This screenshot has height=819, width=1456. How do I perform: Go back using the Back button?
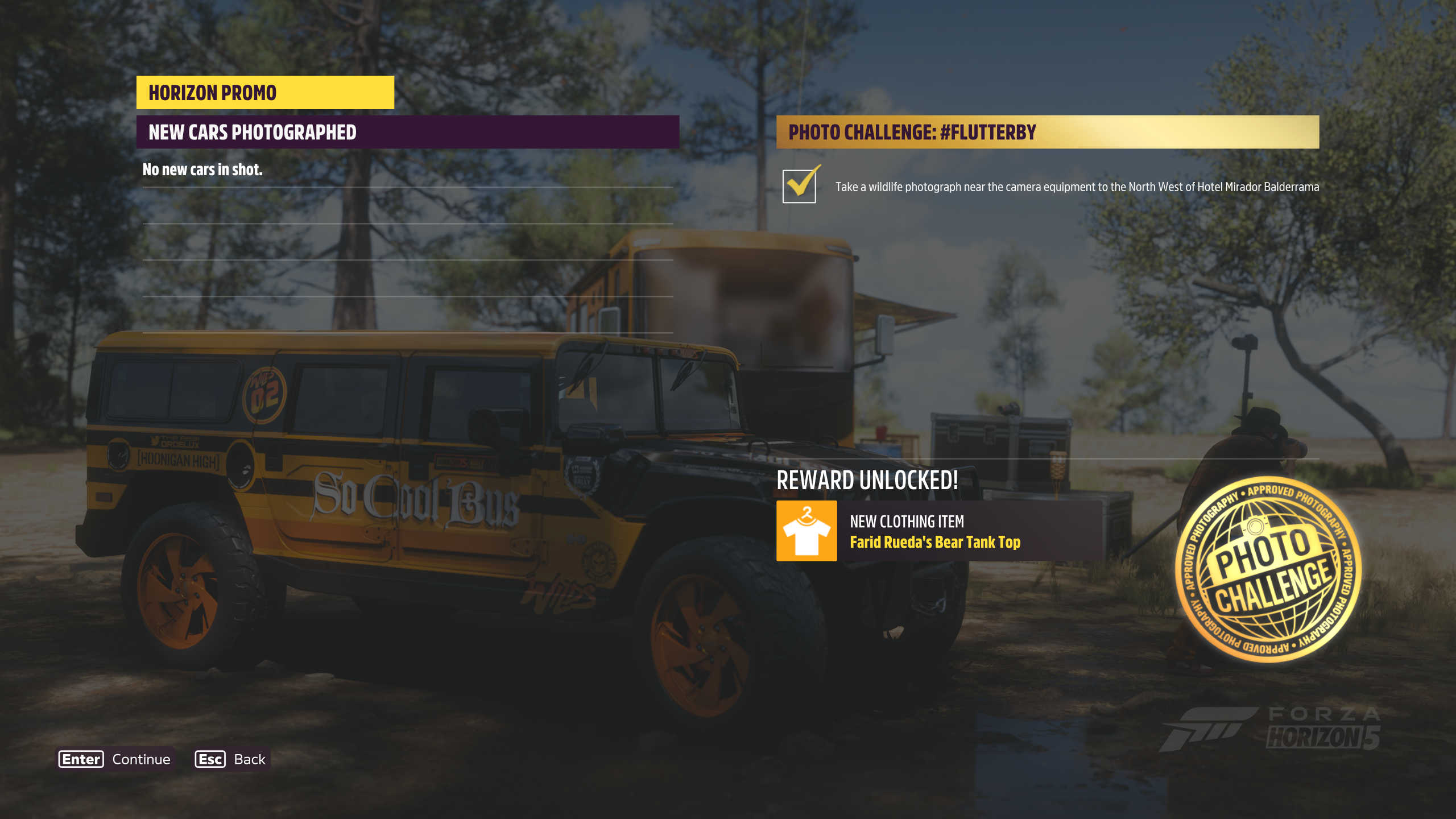click(x=231, y=759)
